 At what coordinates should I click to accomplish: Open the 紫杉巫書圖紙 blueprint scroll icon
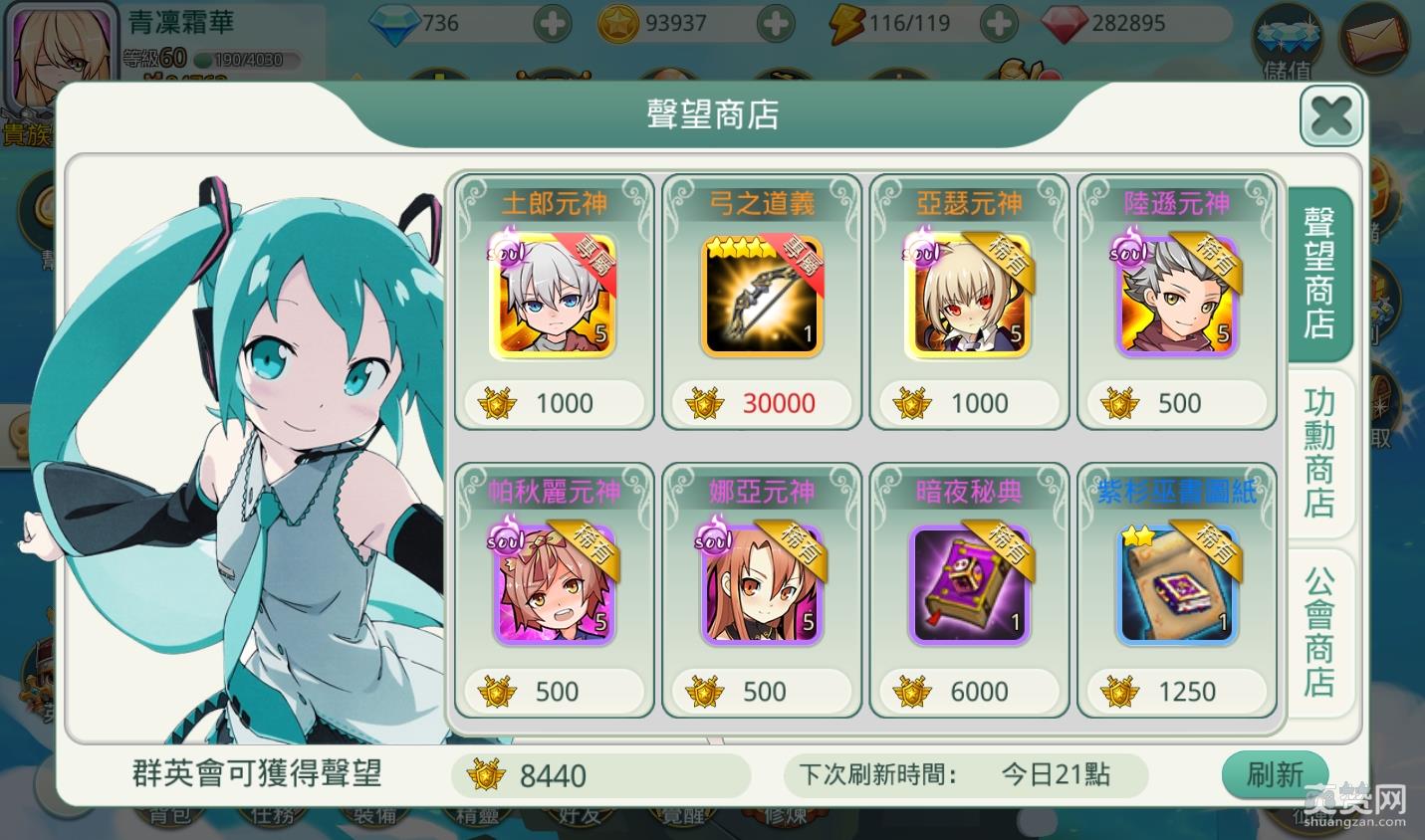click(1176, 584)
